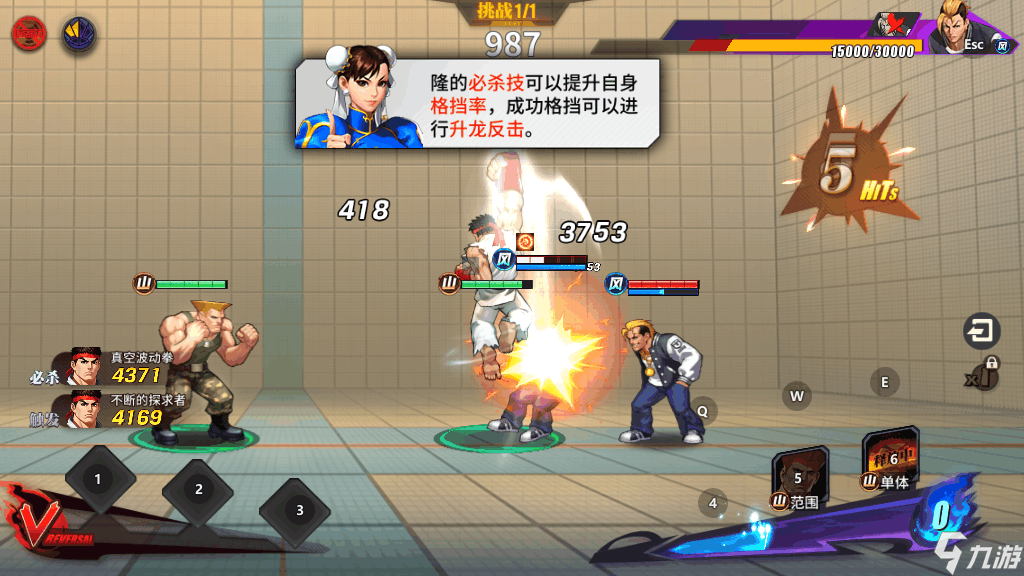Image resolution: width=1024 pixels, height=576 pixels.
Task: Tap the area-attack (范围) skill card
Action: [x=798, y=474]
